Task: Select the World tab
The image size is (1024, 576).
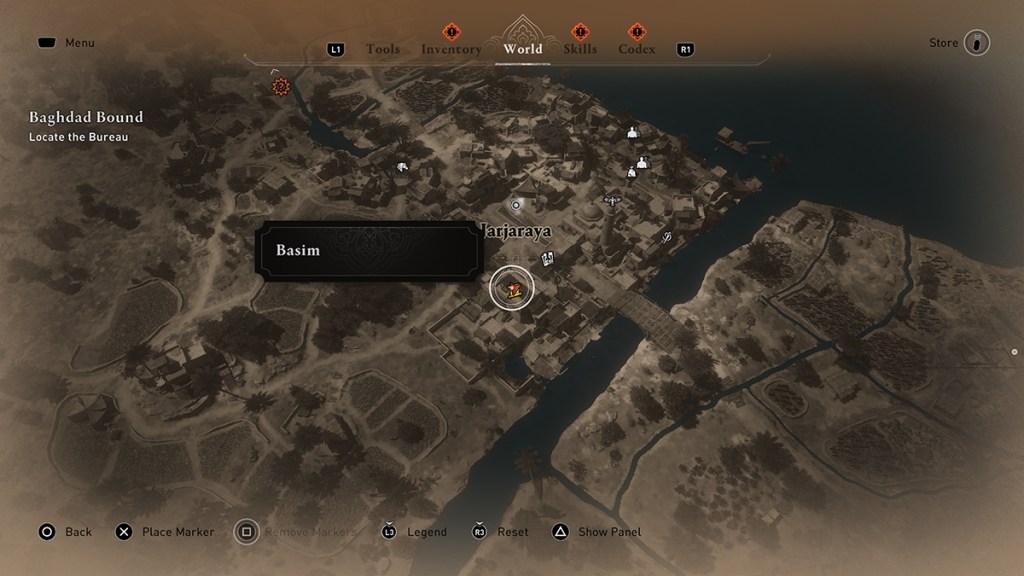Action: [x=523, y=48]
